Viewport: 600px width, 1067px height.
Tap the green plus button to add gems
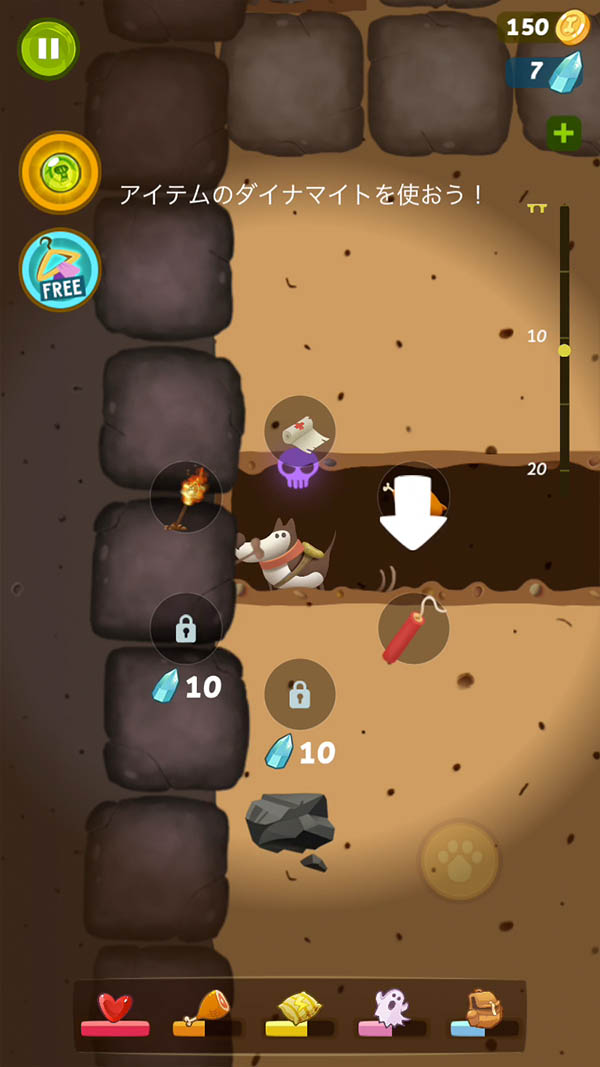(564, 133)
